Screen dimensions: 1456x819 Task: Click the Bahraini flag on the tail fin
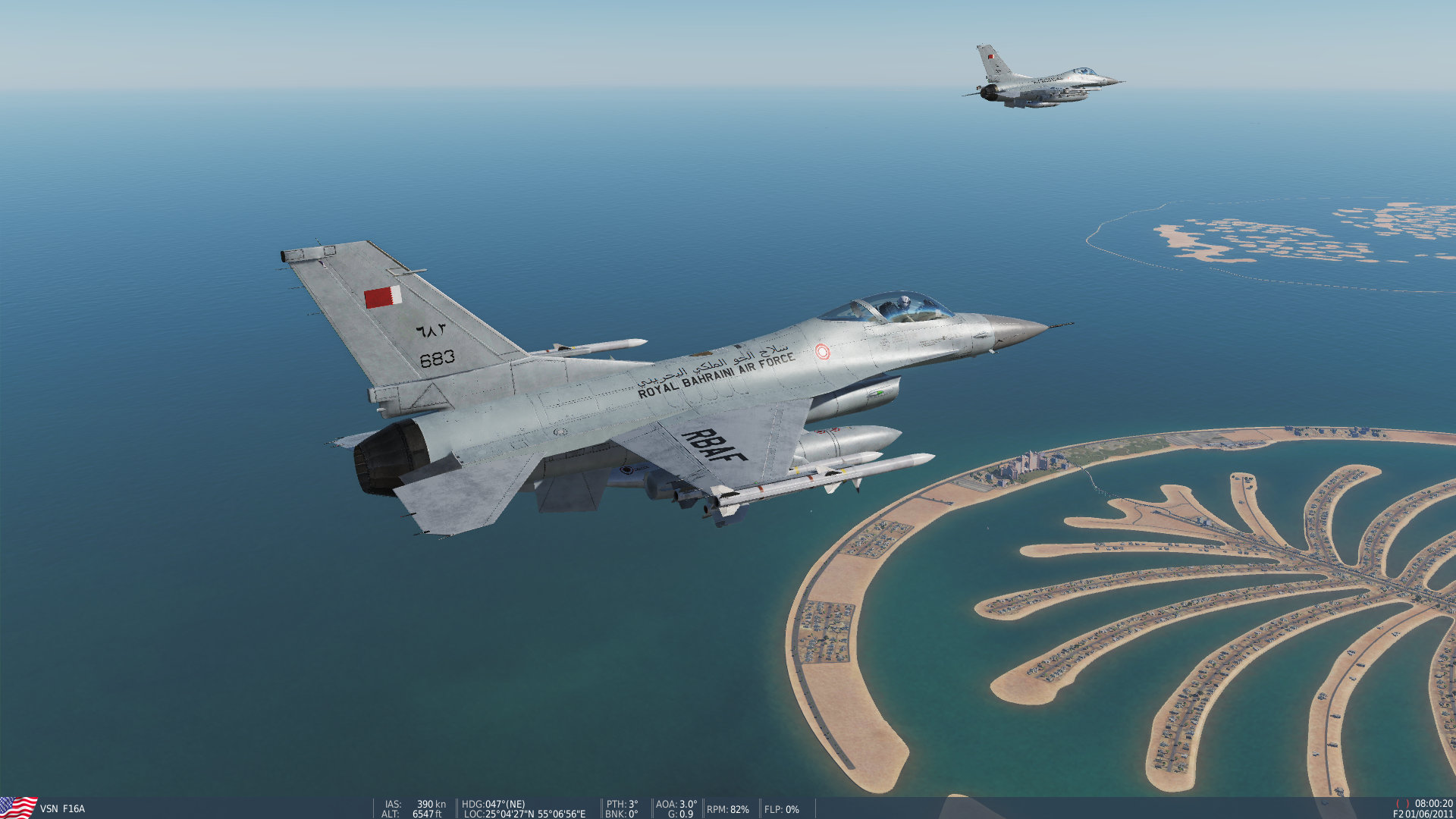384,296
